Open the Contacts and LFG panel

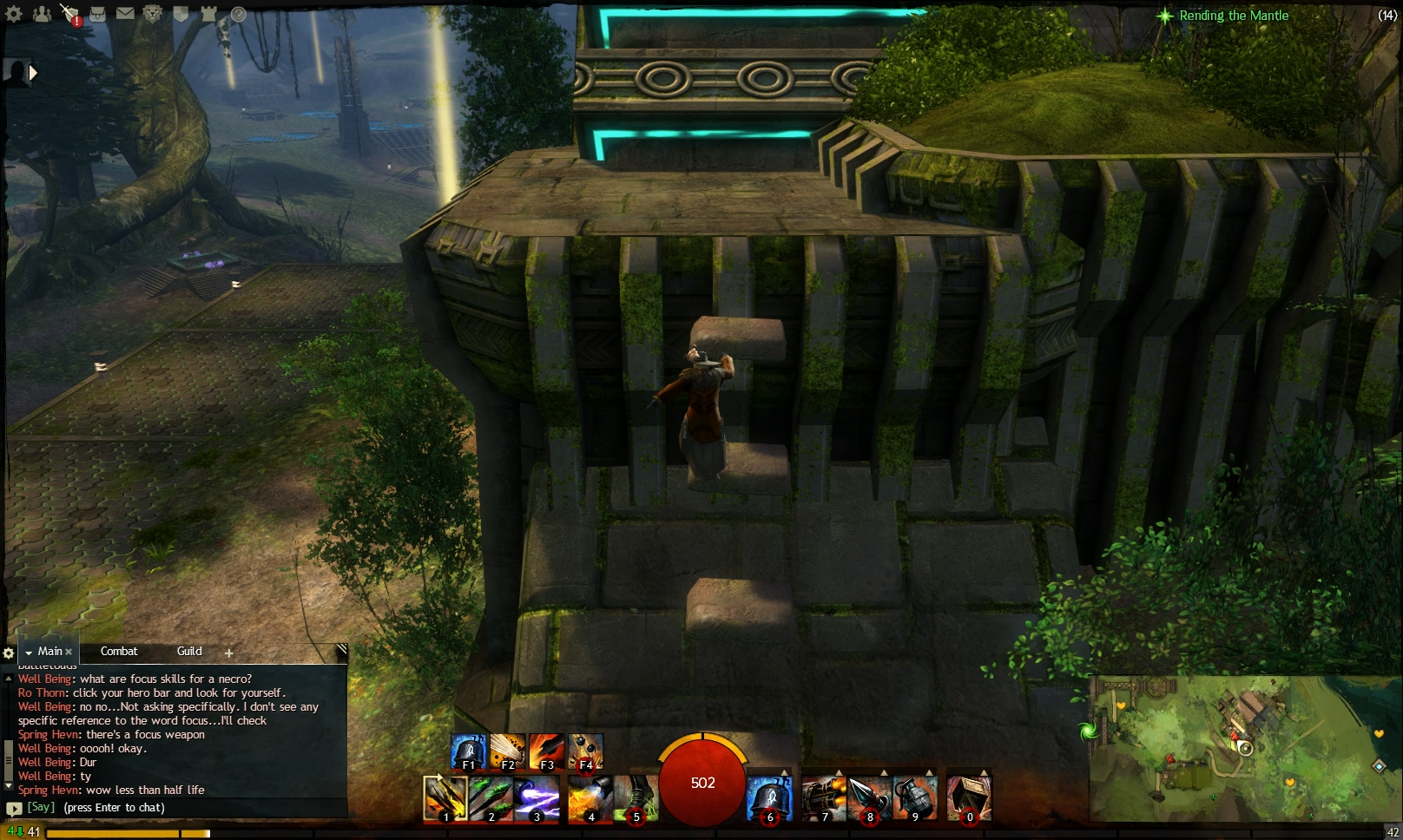pyautogui.click(x=43, y=13)
